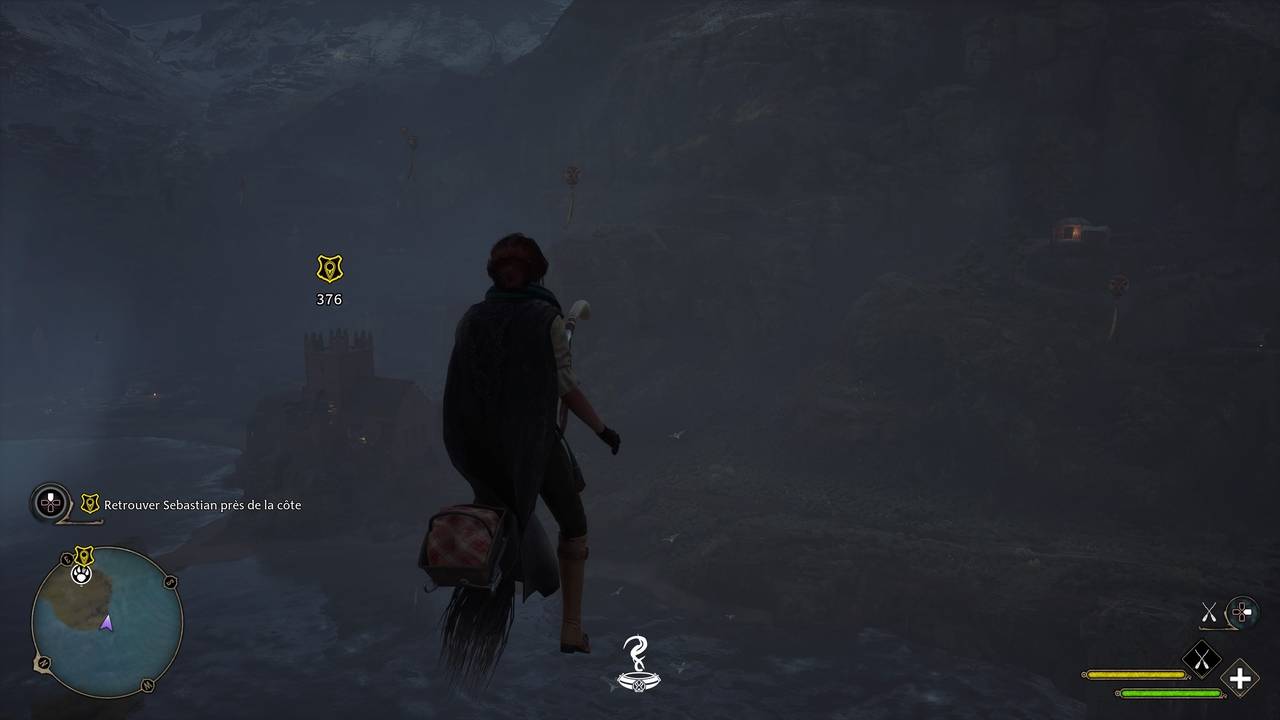
Task: Open the circular minimap
Action: (107, 622)
